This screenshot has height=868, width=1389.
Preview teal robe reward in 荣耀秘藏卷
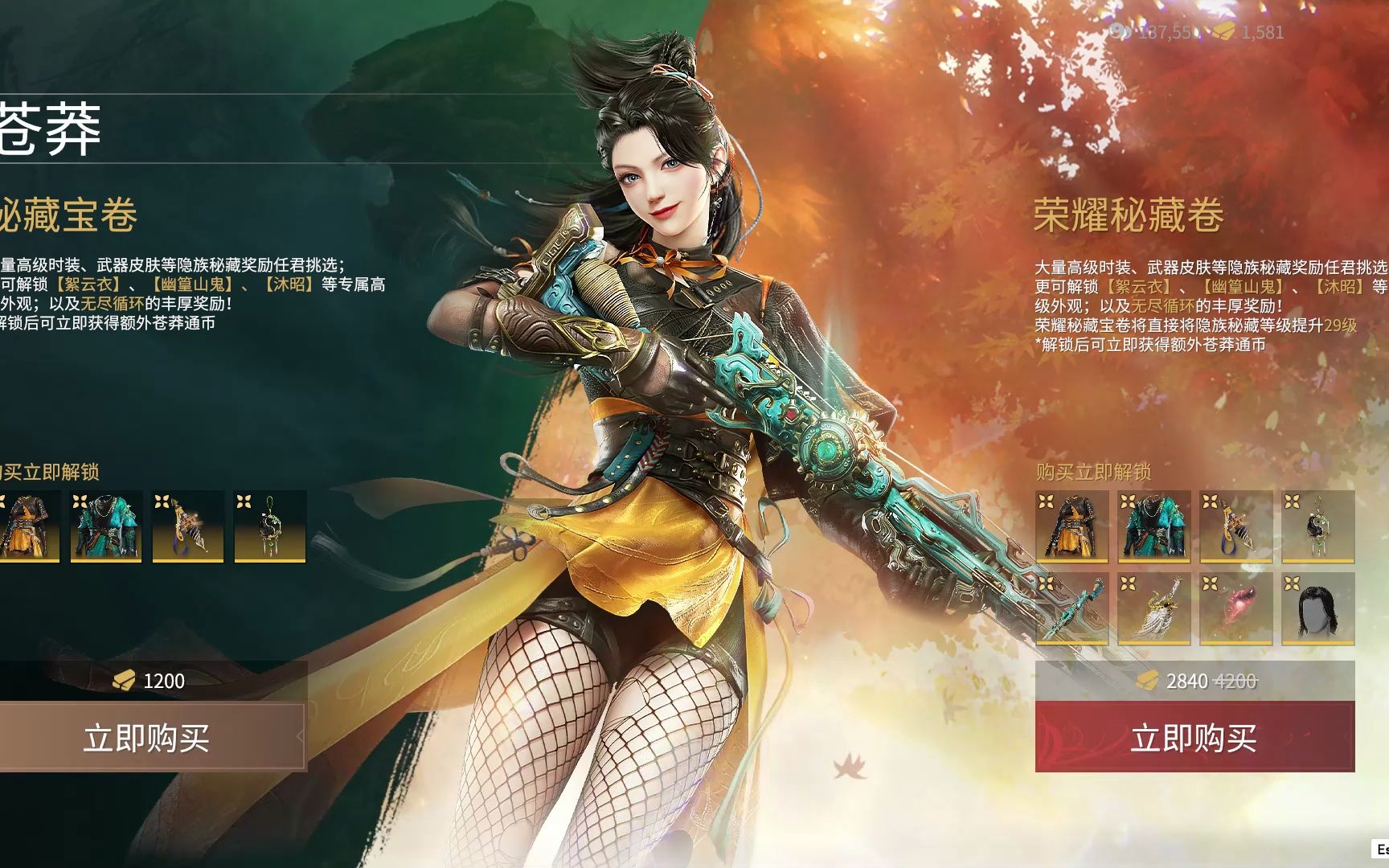(1153, 526)
